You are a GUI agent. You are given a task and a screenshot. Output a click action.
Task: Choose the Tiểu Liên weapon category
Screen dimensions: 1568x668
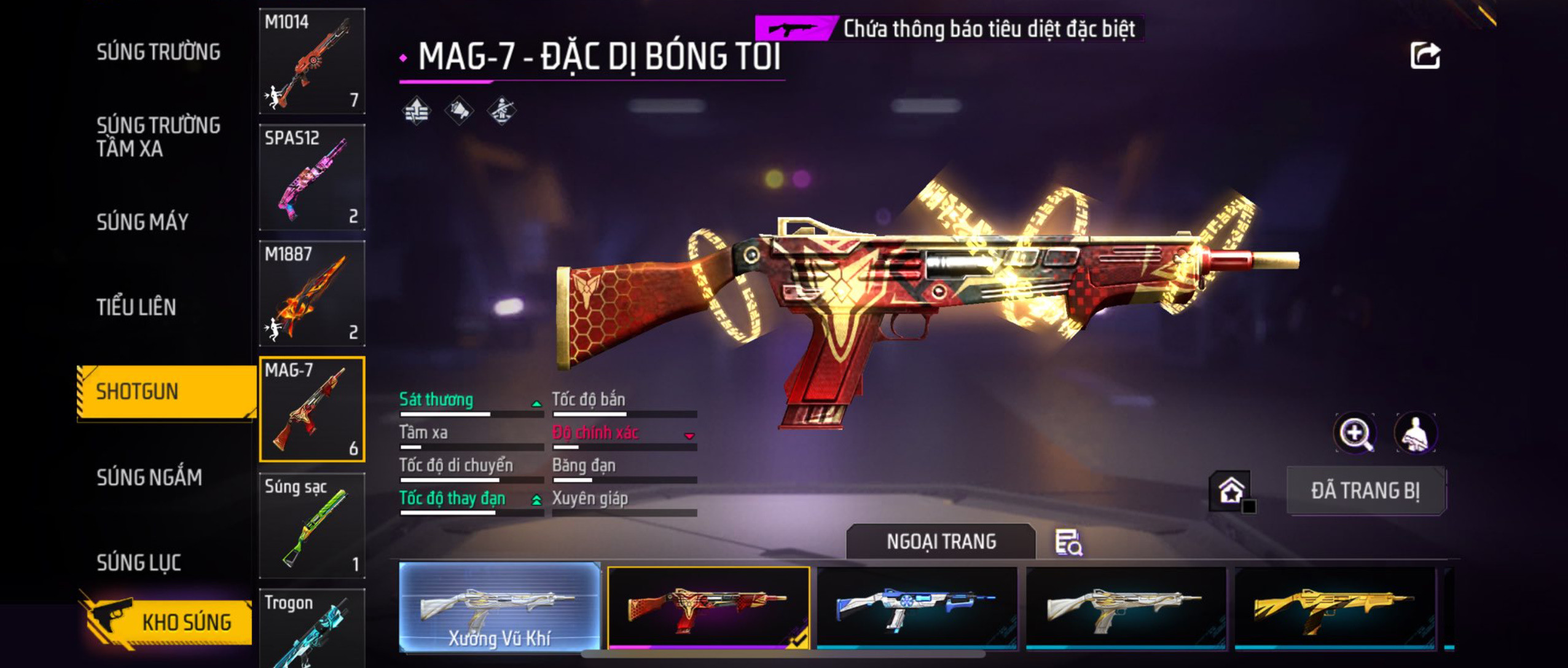pyautogui.click(x=136, y=307)
